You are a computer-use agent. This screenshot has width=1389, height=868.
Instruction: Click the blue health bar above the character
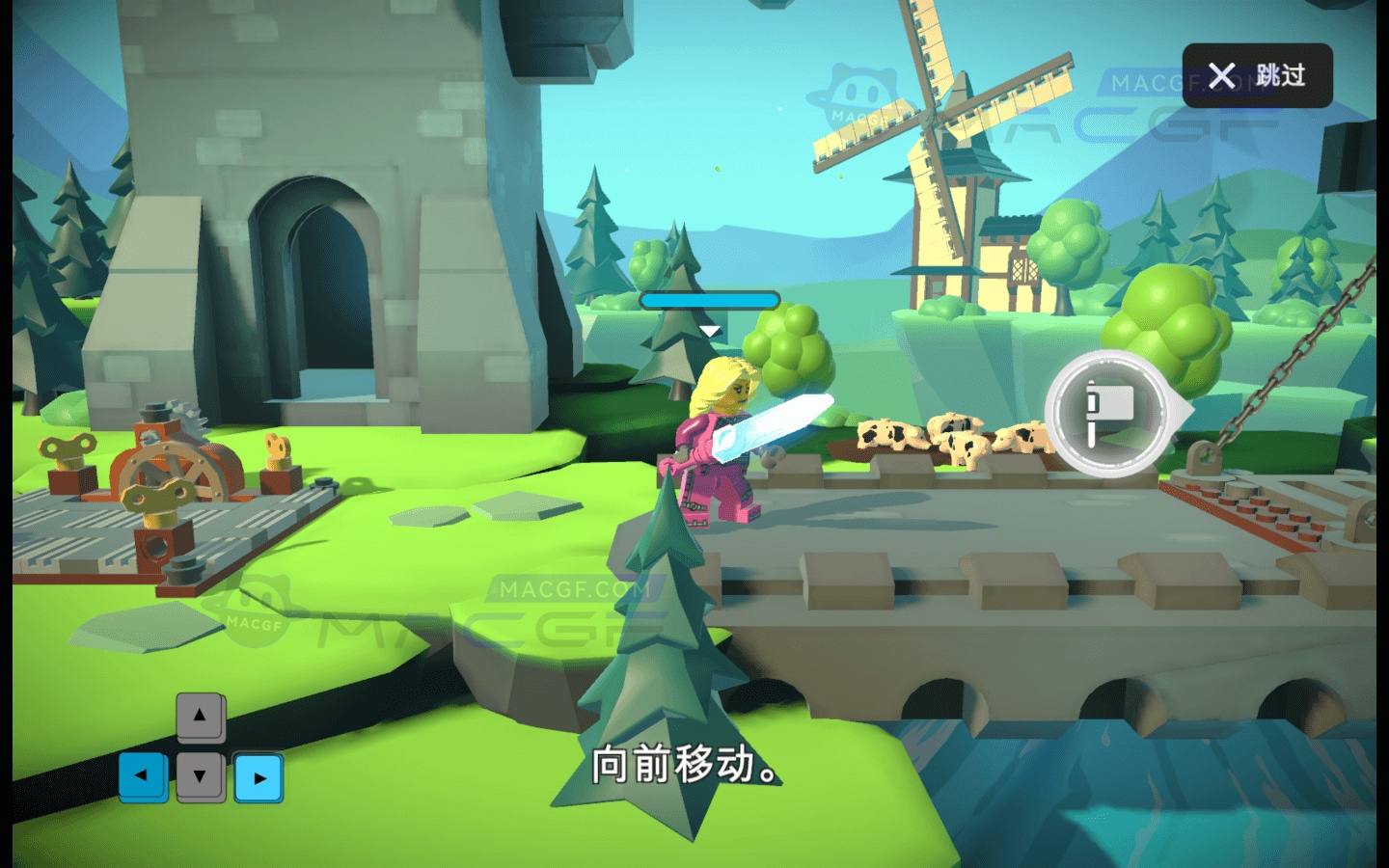[711, 300]
